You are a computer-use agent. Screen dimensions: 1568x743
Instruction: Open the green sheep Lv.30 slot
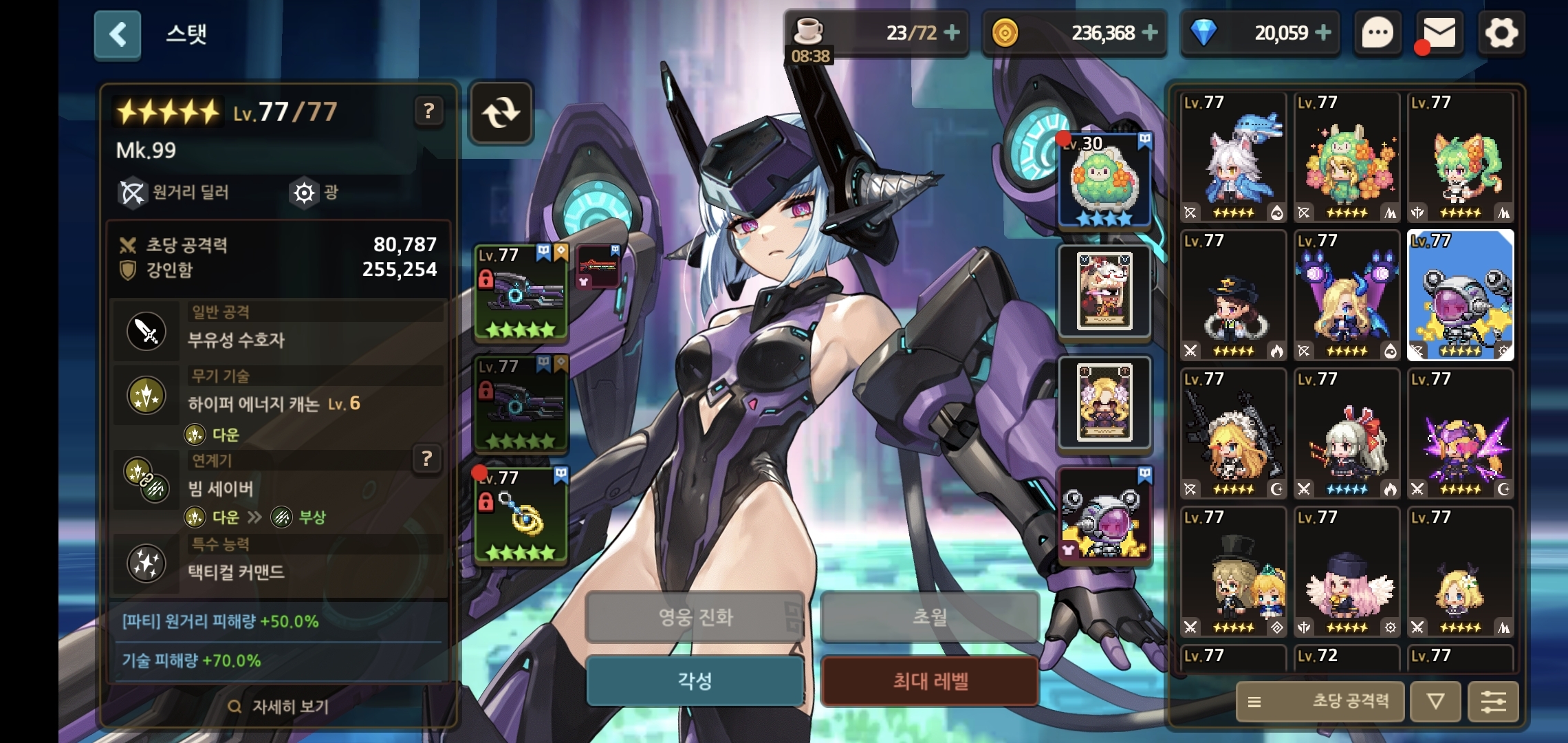[1104, 180]
